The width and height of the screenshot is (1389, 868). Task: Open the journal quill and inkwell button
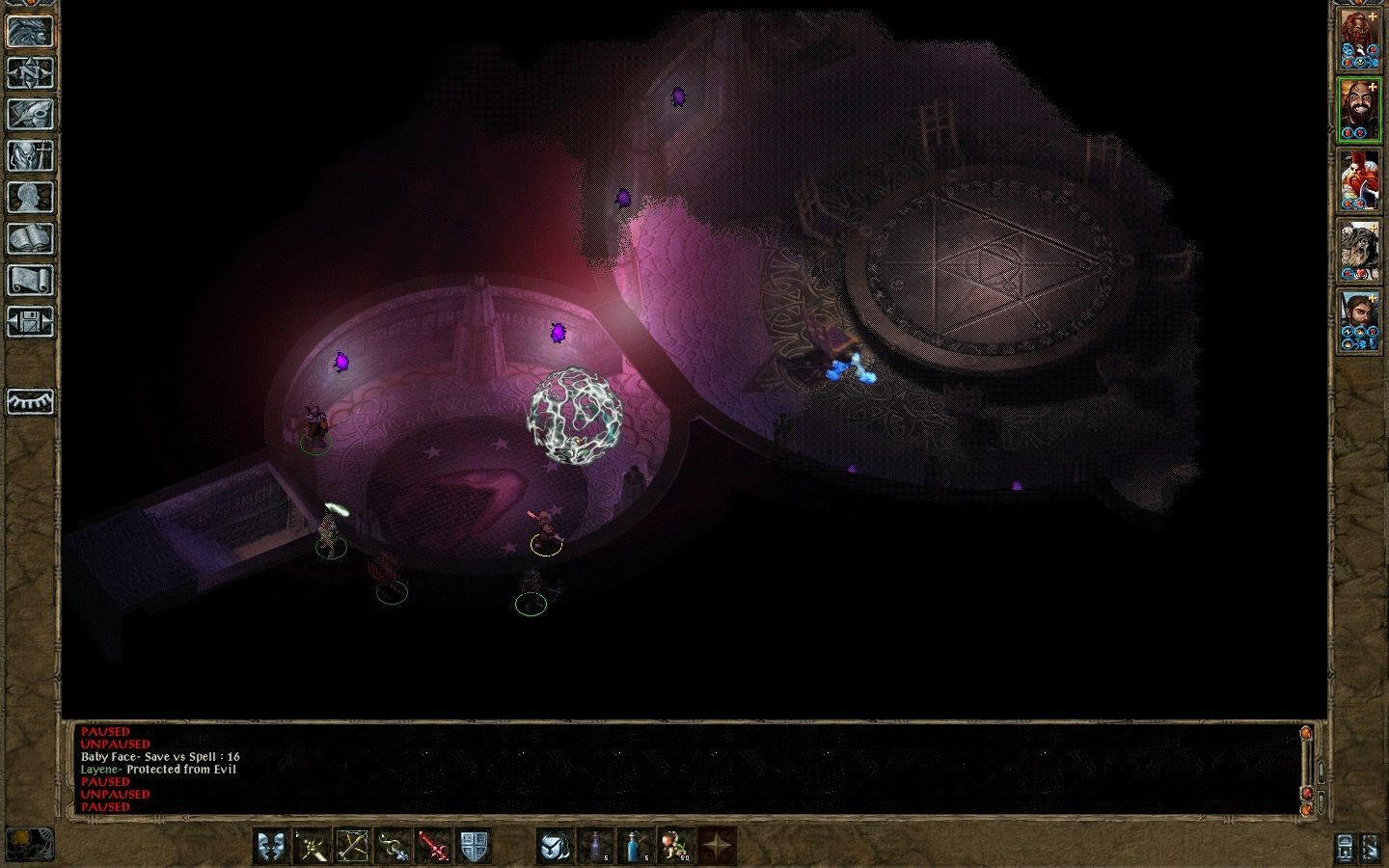click(30, 114)
